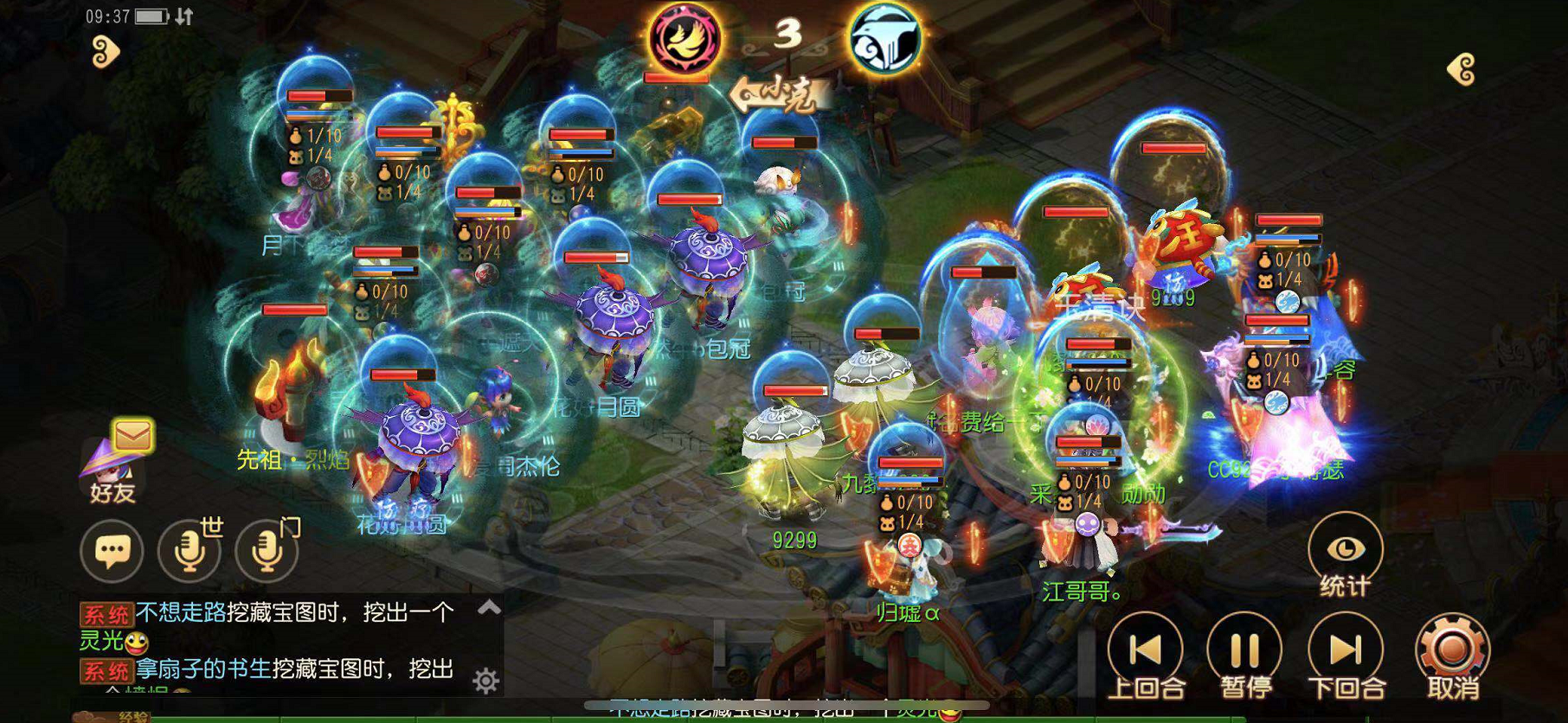Click the top-right golden swirl arrow
This screenshot has height=723, width=1568.
(x=1462, y=70)
